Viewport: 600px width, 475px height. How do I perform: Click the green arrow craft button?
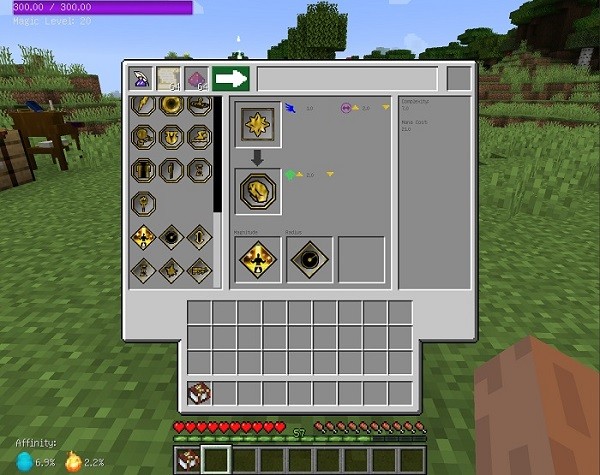click(x=230, y=79)
